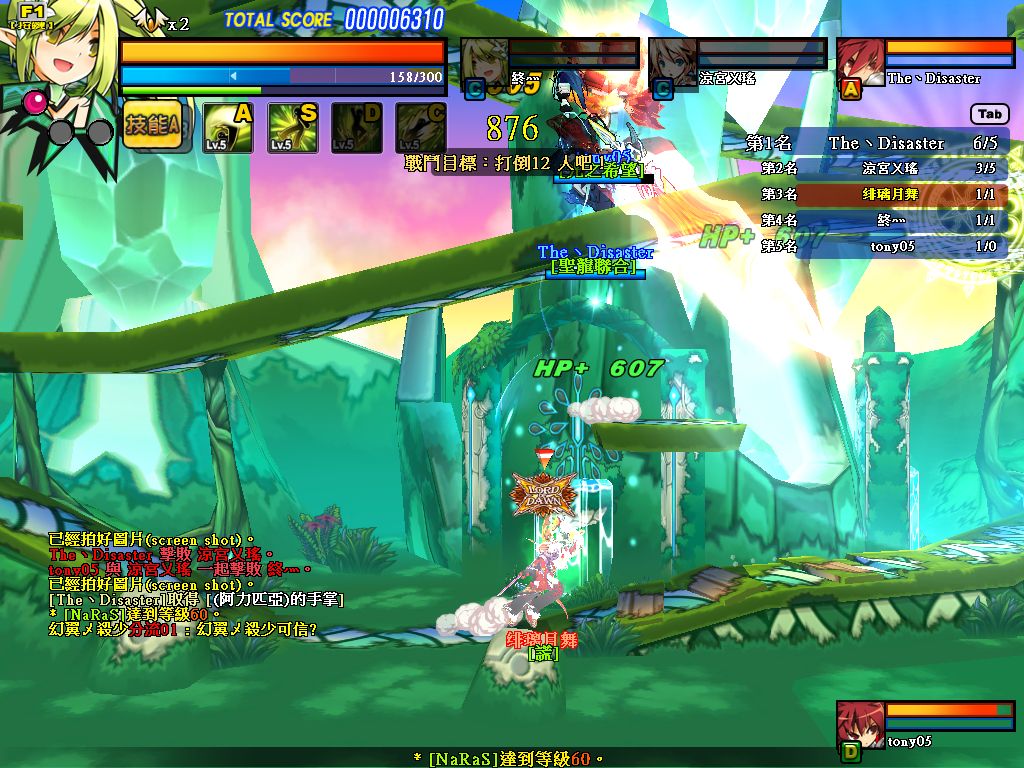This screenshot has height=768, width=1024.
Task: Click the Tab scoreboard toggle button
Action: pos(989,114)
